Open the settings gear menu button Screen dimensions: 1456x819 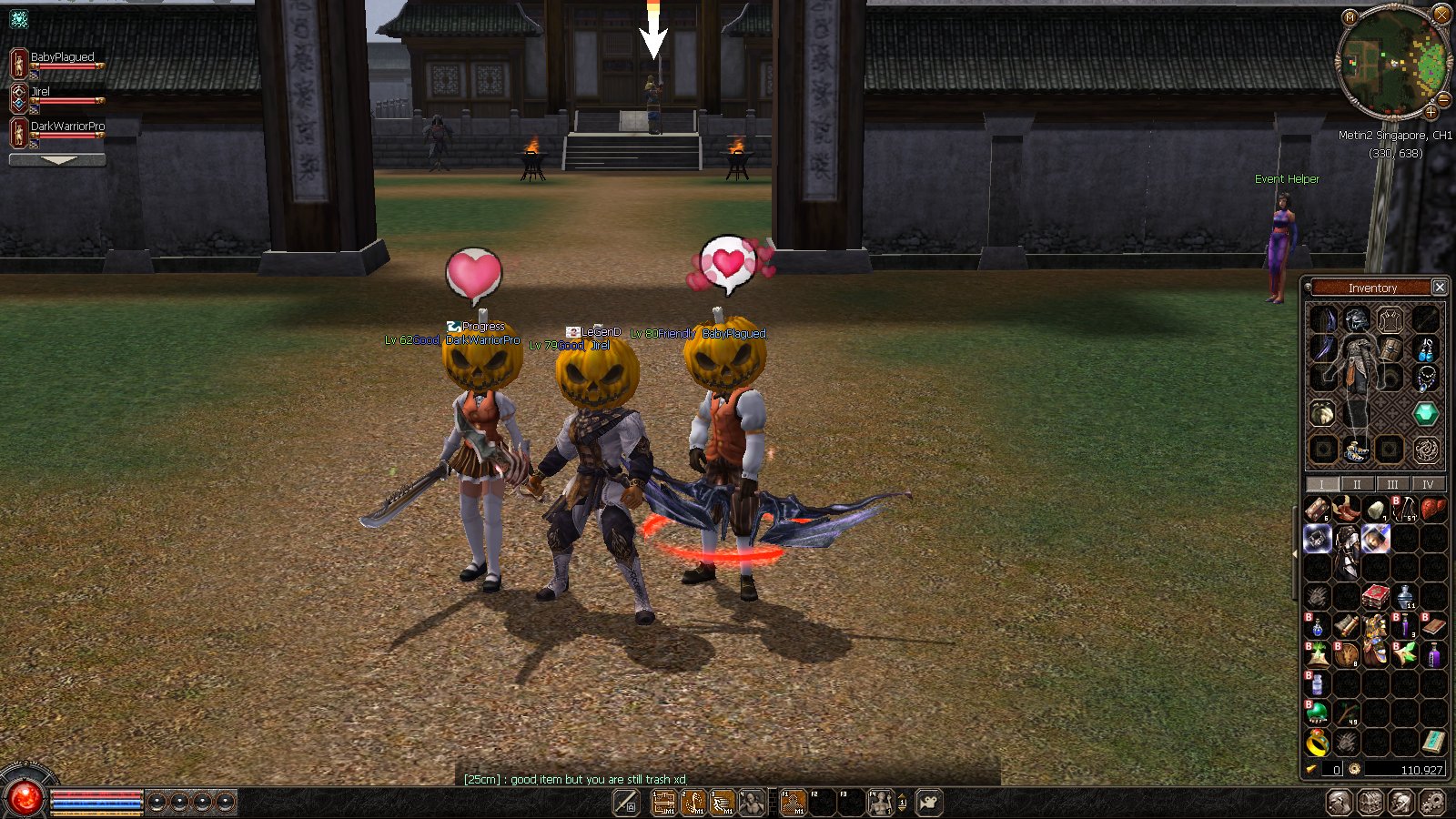[1432, 803]
